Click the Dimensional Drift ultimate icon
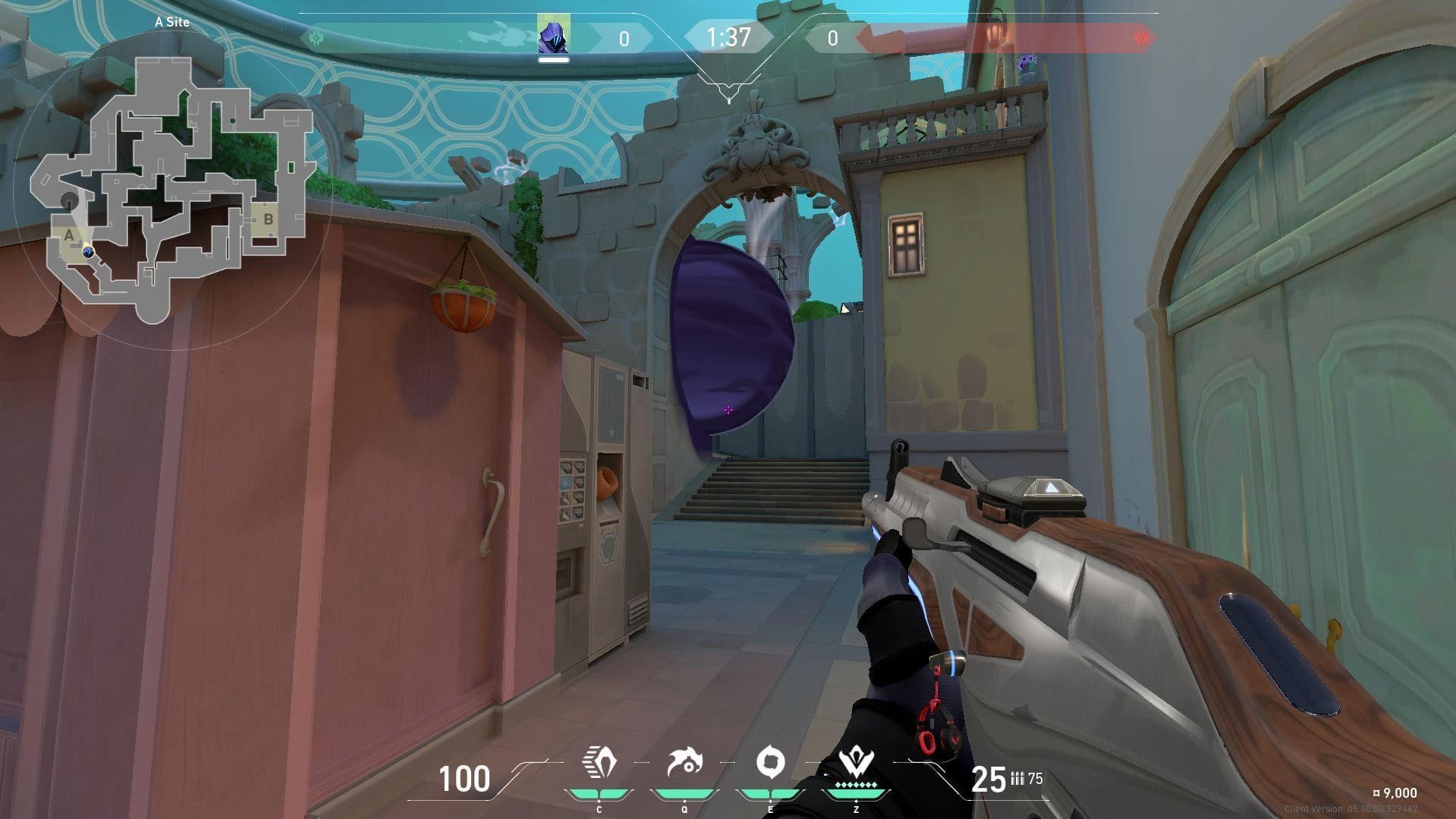The width and height of the screenshot is (1456, 819). click(x=856, y=761)
